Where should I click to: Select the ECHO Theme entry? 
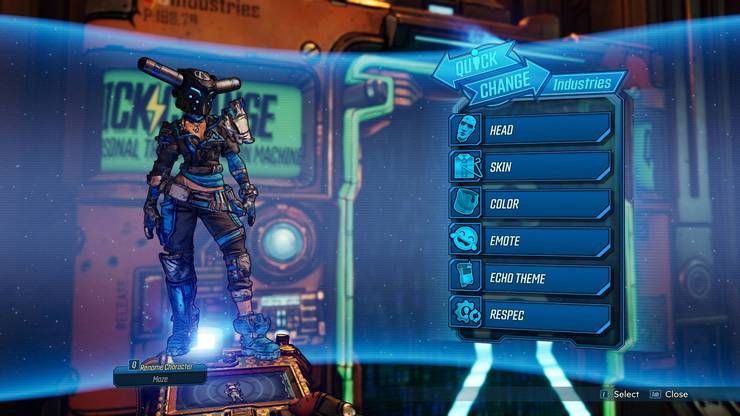coord(530,277)
